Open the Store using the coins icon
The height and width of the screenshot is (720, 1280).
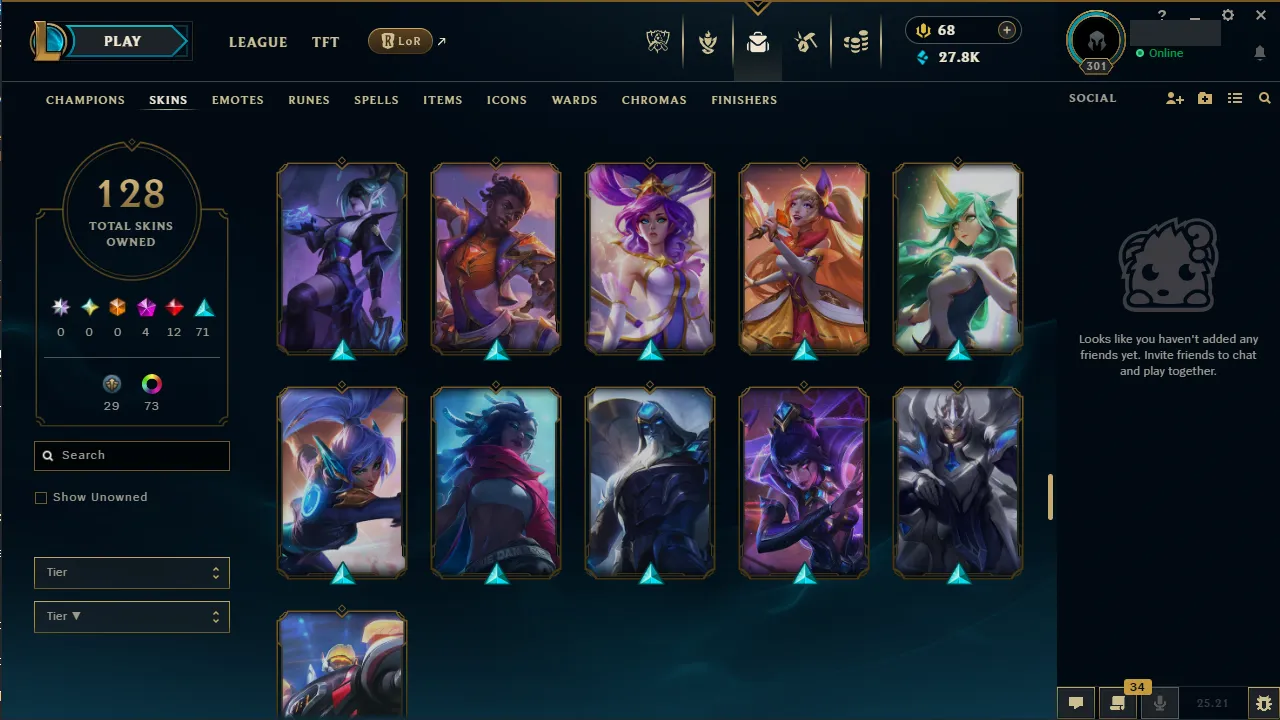(856, 41)
